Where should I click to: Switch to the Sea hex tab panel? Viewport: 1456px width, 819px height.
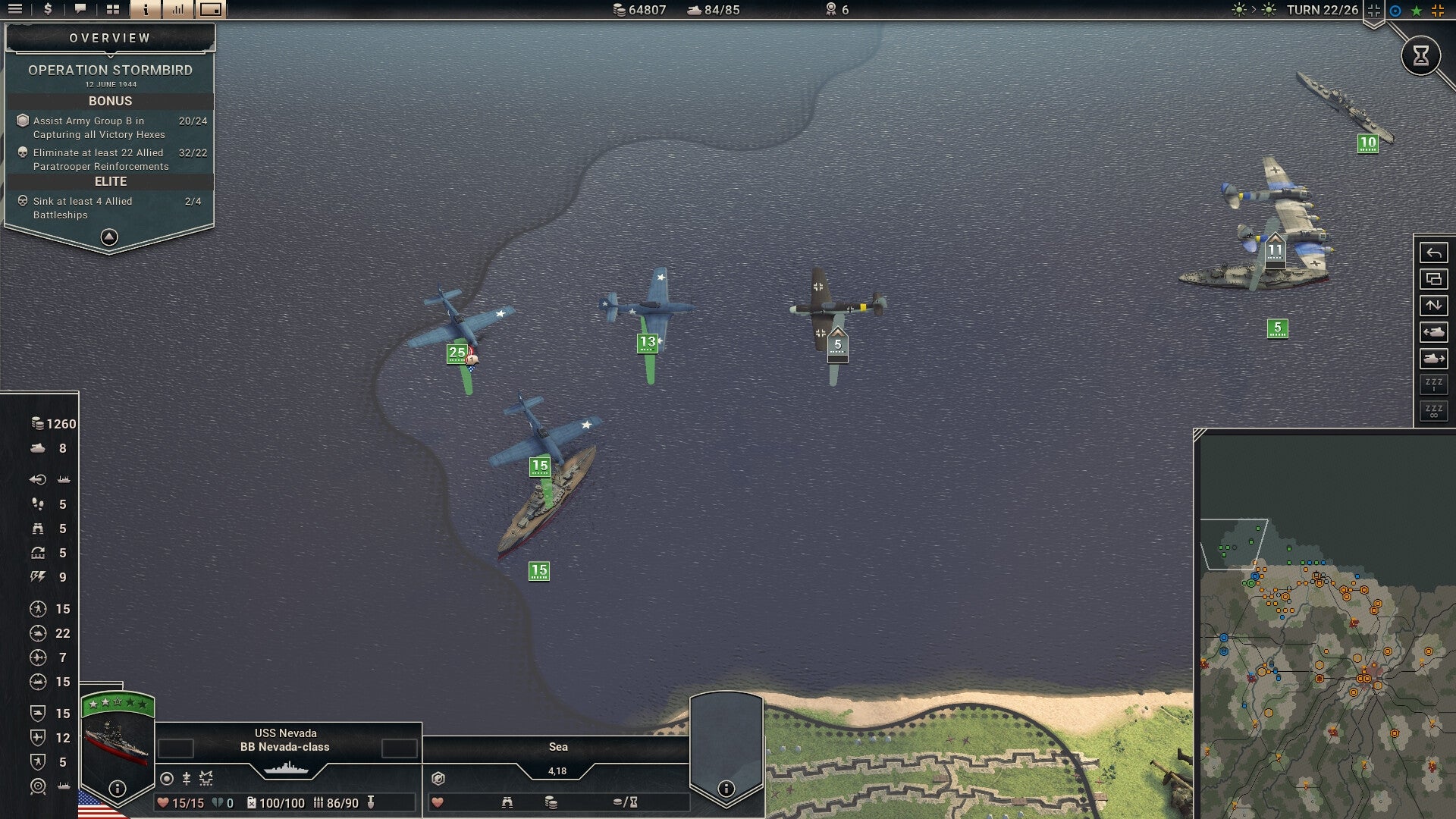point(558,747)
